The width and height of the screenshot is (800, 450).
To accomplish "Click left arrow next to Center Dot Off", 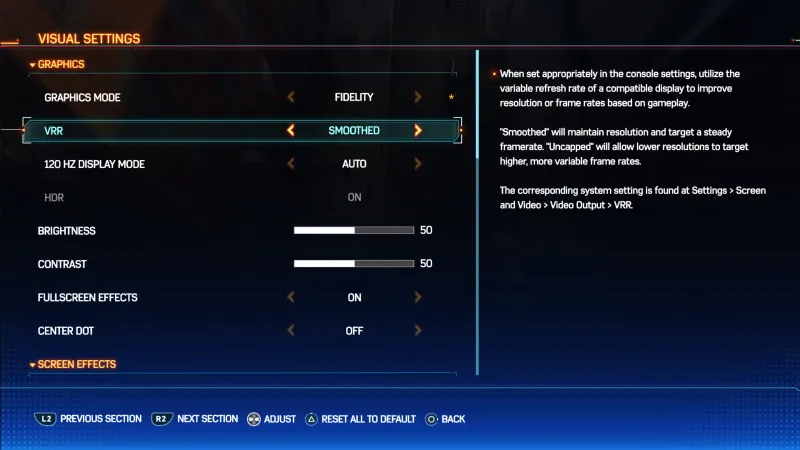I will (291, 331).
